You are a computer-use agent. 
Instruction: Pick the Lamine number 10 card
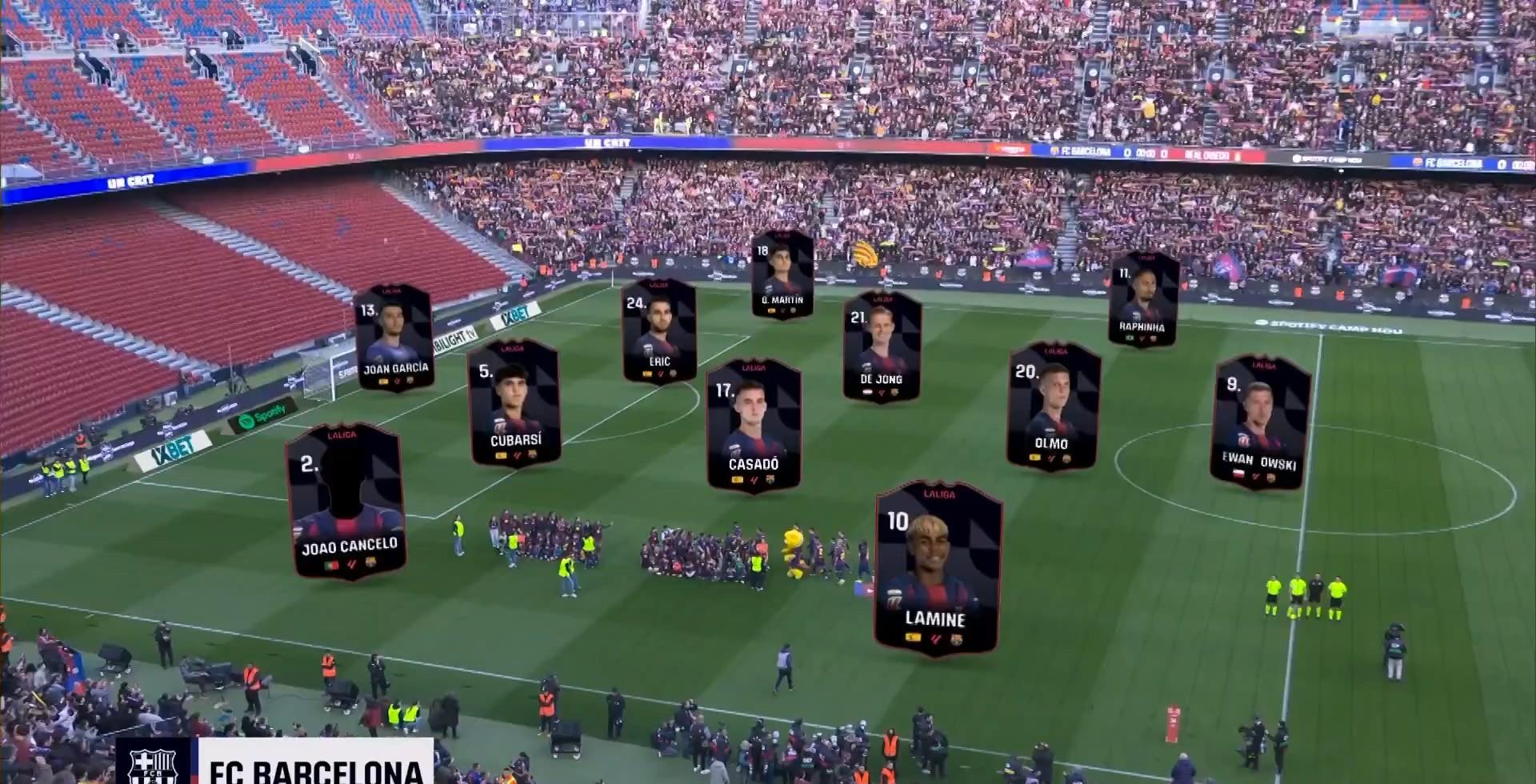[x=938, y=569]
